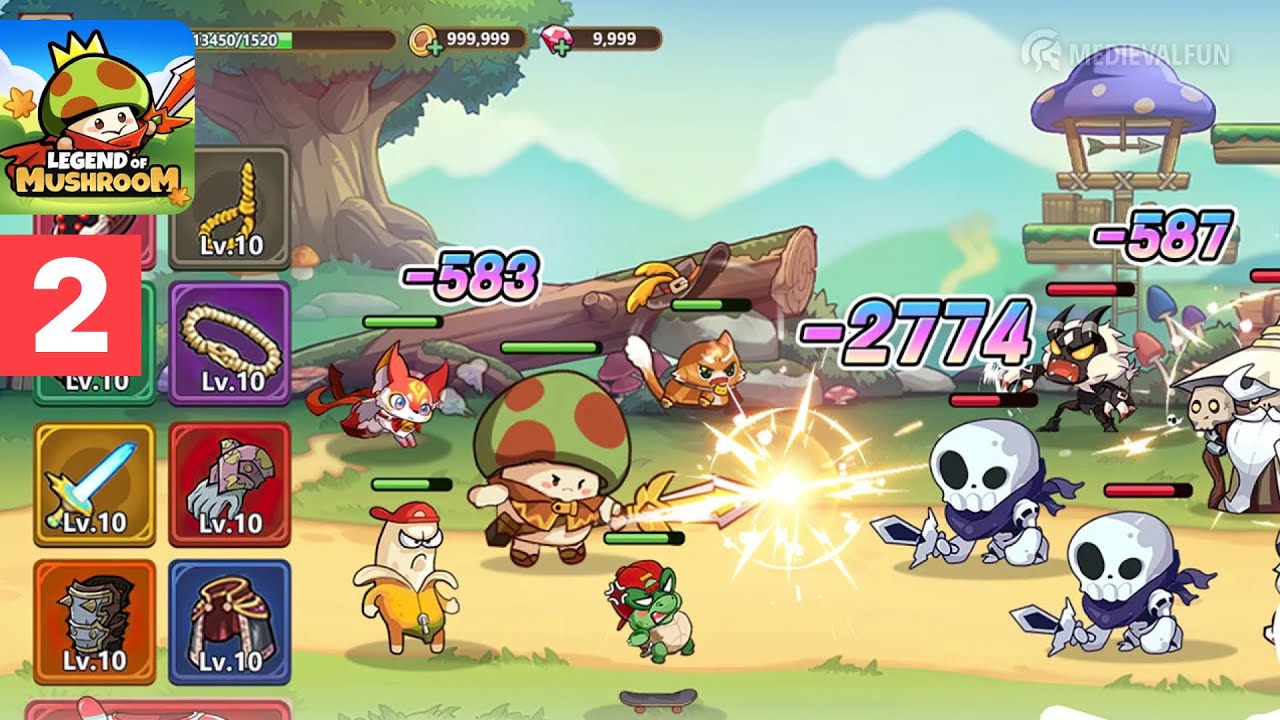This screenshot has width=1280, height=720.
Task: Open the gold chain bracelet purple slot
Action: 230,342
